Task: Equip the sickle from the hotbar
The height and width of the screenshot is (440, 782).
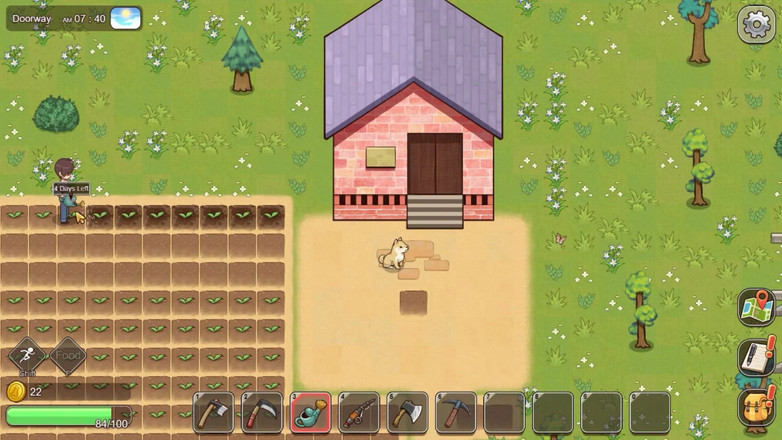Action: tap(262, 412)
